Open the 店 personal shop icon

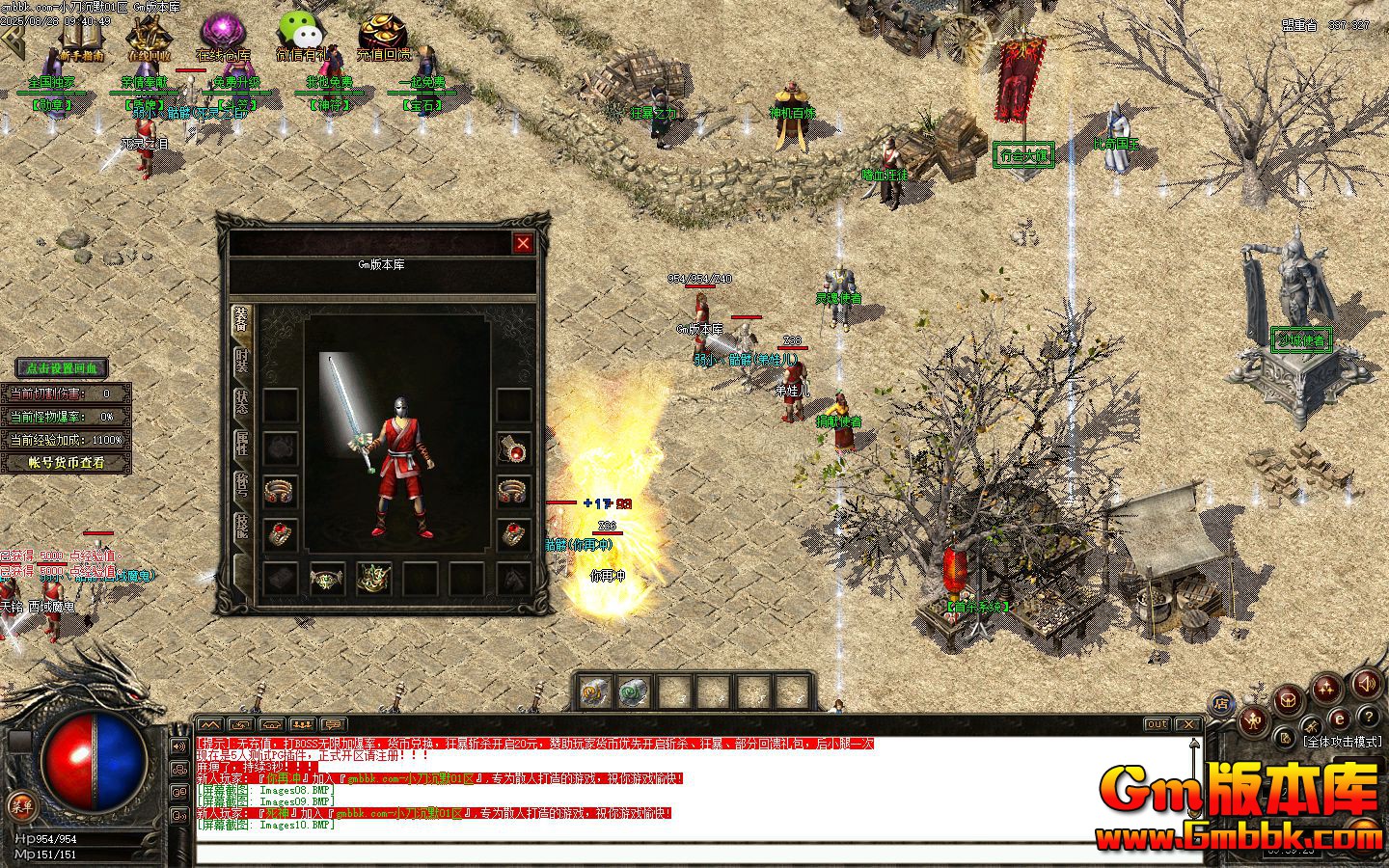pyautogui.click(x=1222, y=701)
